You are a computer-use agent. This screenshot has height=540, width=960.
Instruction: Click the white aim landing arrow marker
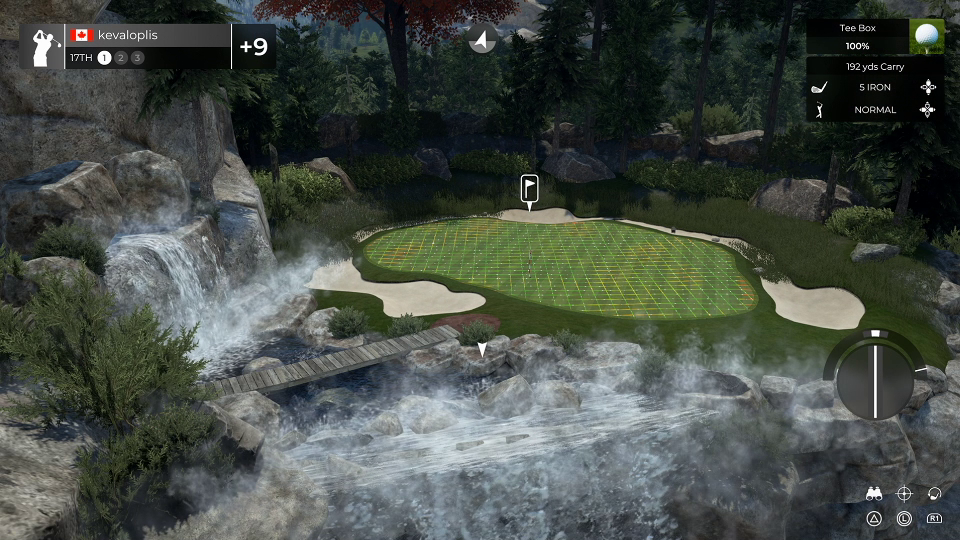click(x=482, y=349)
